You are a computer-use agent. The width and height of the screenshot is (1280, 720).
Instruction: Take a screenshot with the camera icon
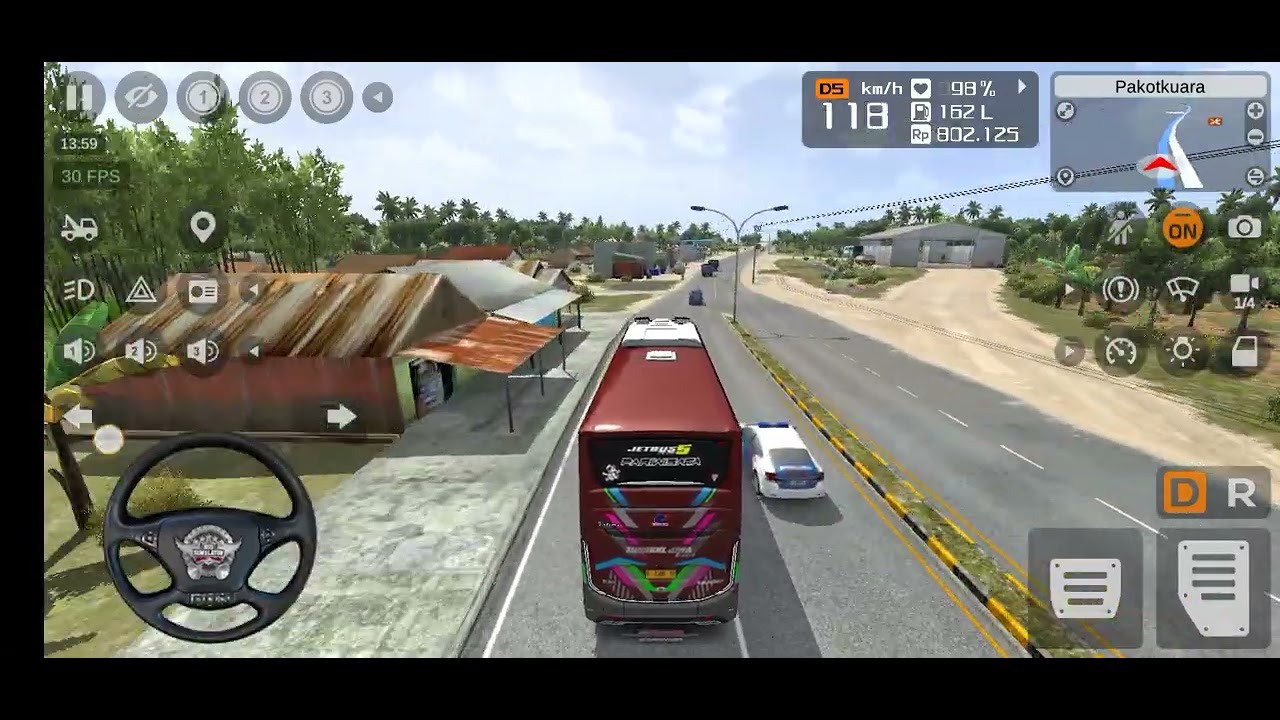click(x=1244, y=228)
